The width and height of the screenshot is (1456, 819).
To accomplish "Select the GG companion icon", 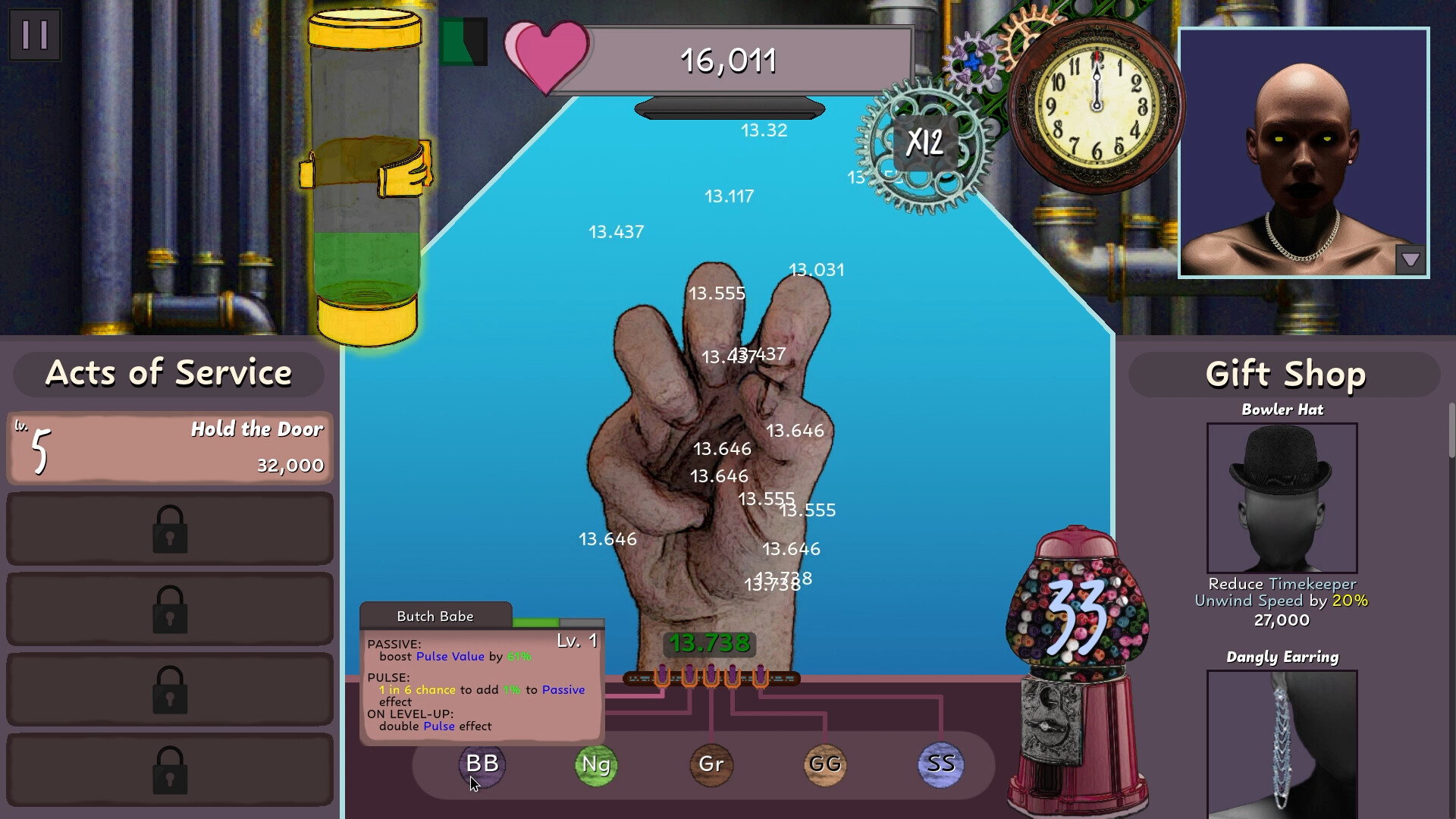I will click(x=826, y=766).
